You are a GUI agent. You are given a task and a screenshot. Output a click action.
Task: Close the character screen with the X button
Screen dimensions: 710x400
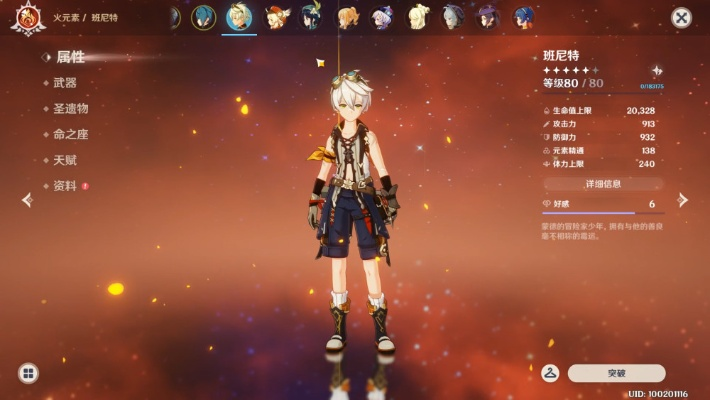point(681,17)
